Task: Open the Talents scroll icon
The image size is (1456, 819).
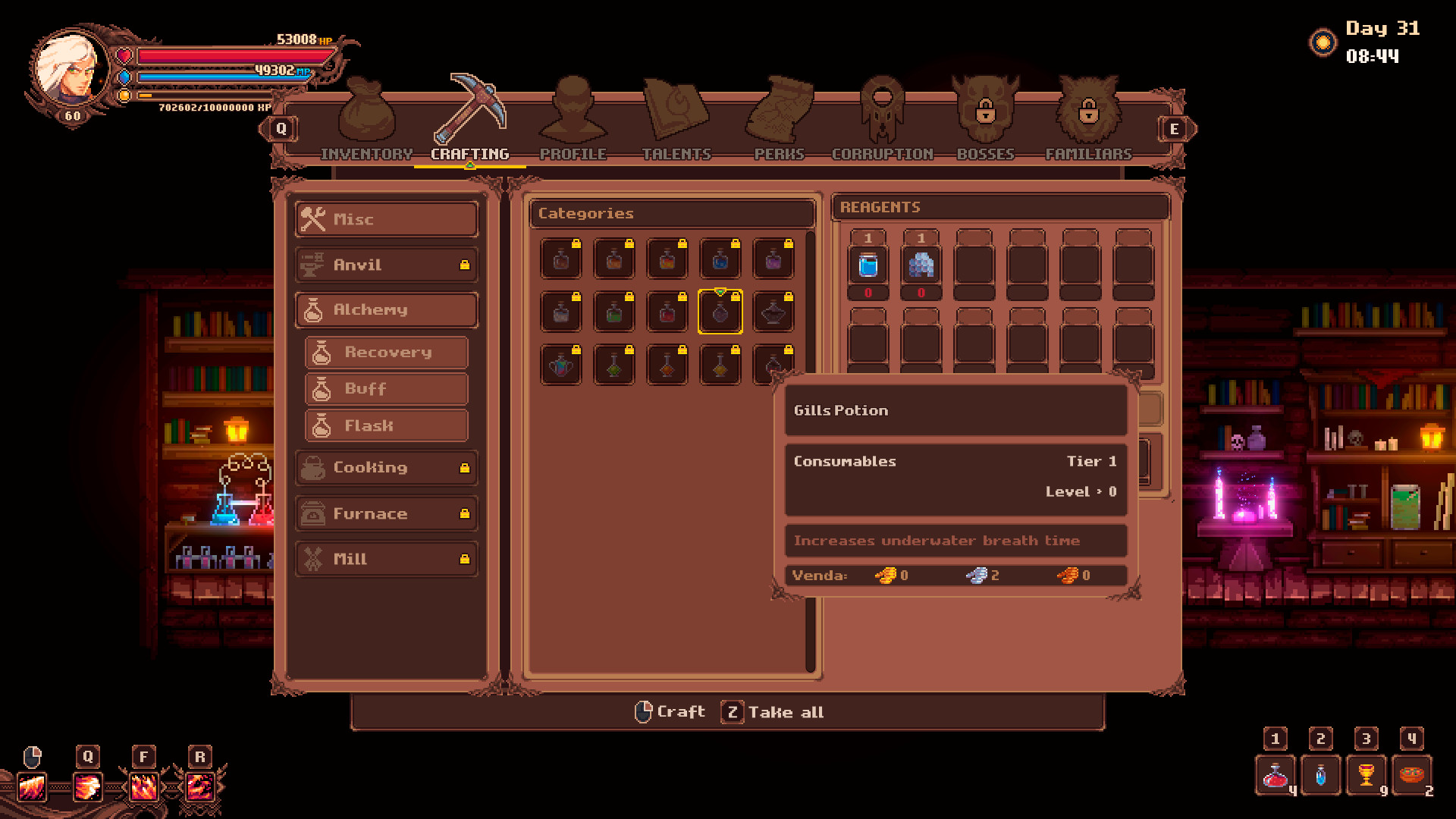Action: [x=676, y=112]
